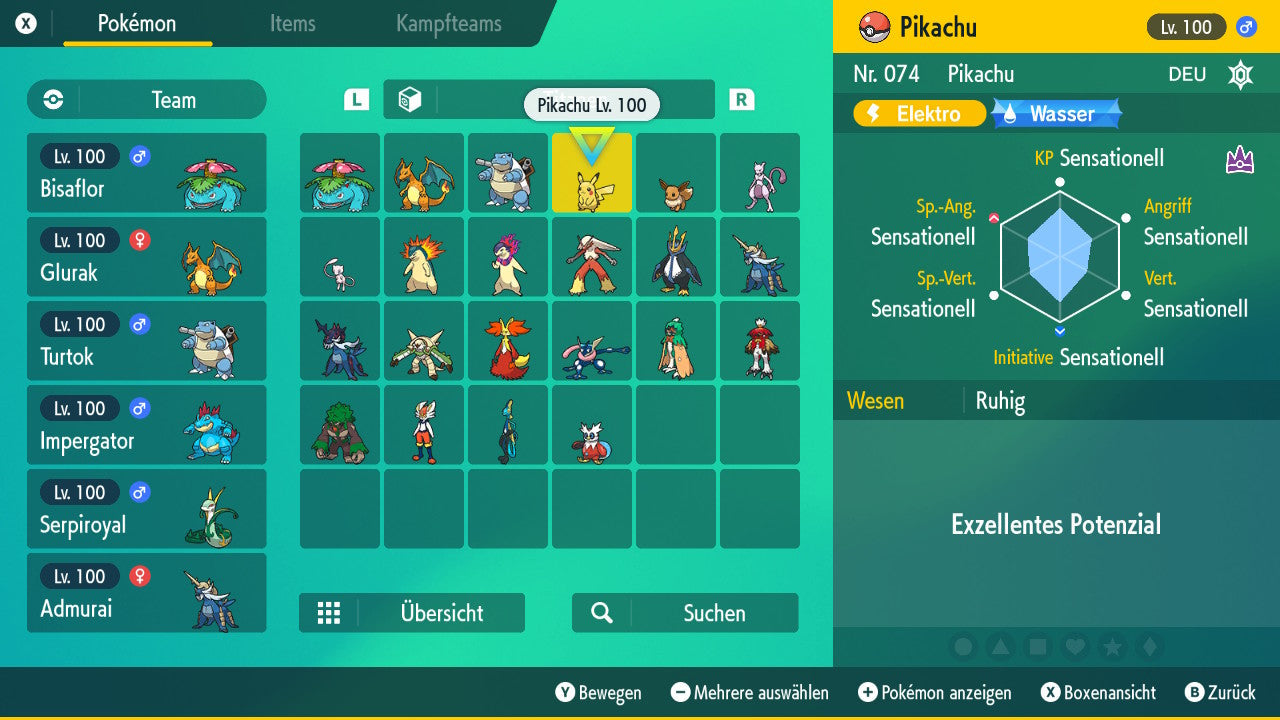Image resolution: width=1280 pixels, height=720 pixels.
Task: Toggle the circle marking
Action: pos(963,646)
